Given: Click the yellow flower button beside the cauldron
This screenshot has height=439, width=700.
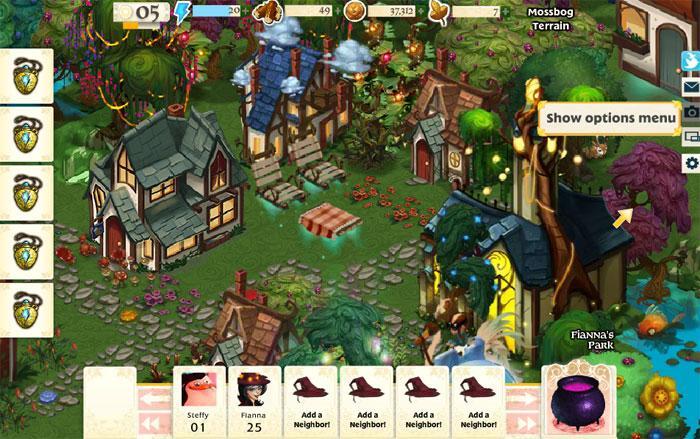Looking at the screenshot, I should (660, 397).
